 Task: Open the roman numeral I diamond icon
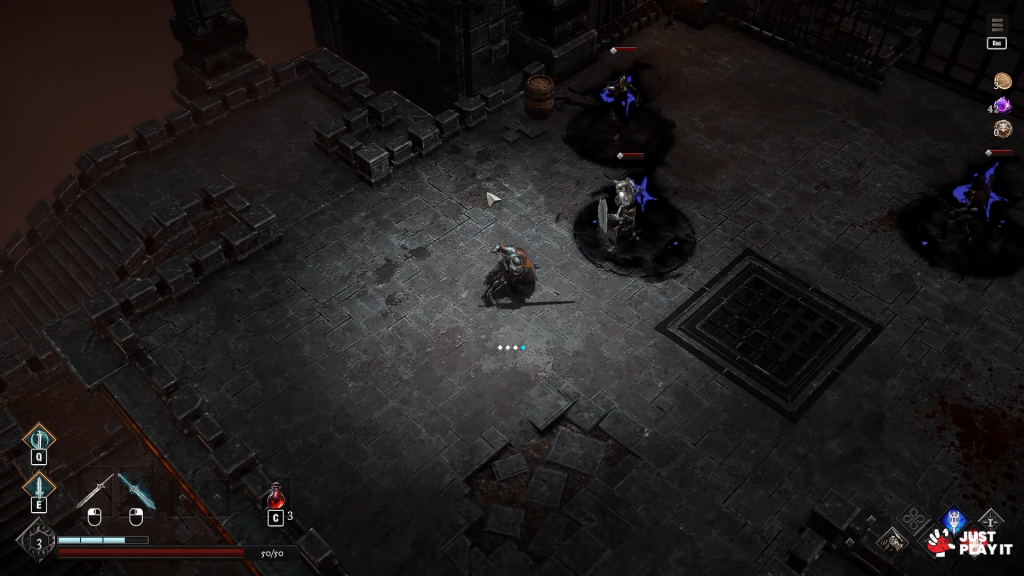point(990,518)
